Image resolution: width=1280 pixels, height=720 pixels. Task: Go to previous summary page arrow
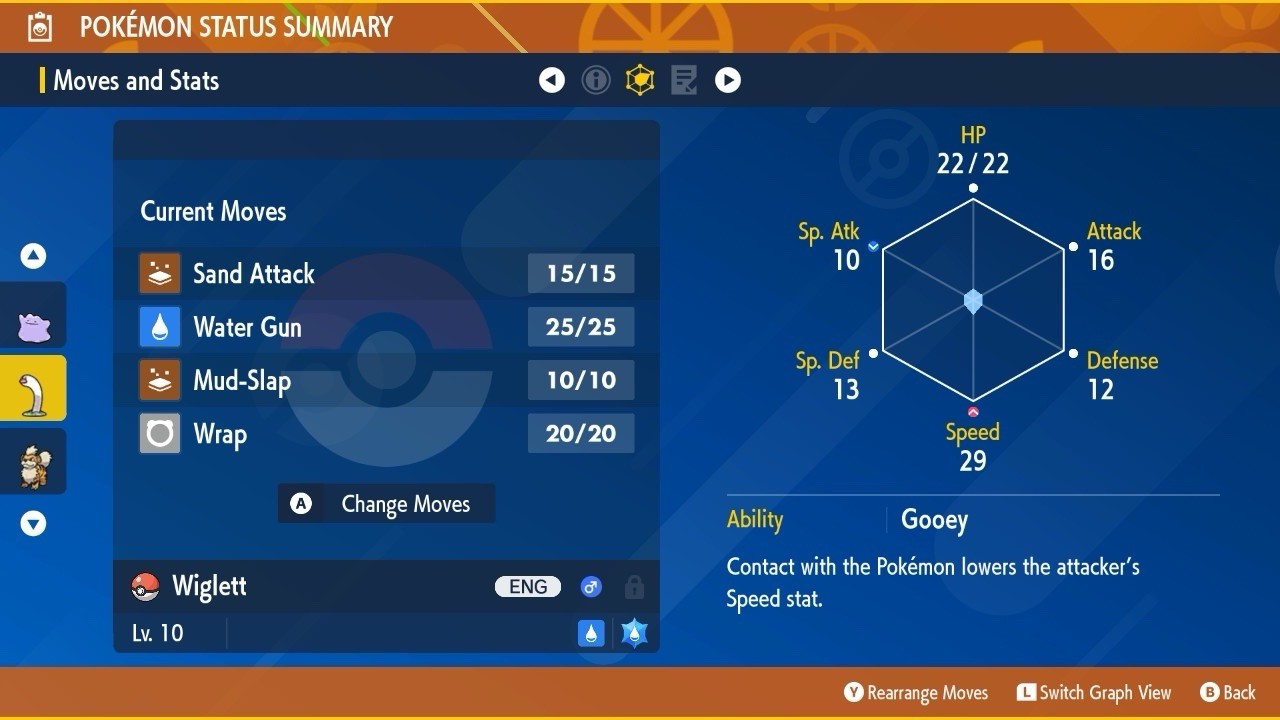tap(552, 80)
